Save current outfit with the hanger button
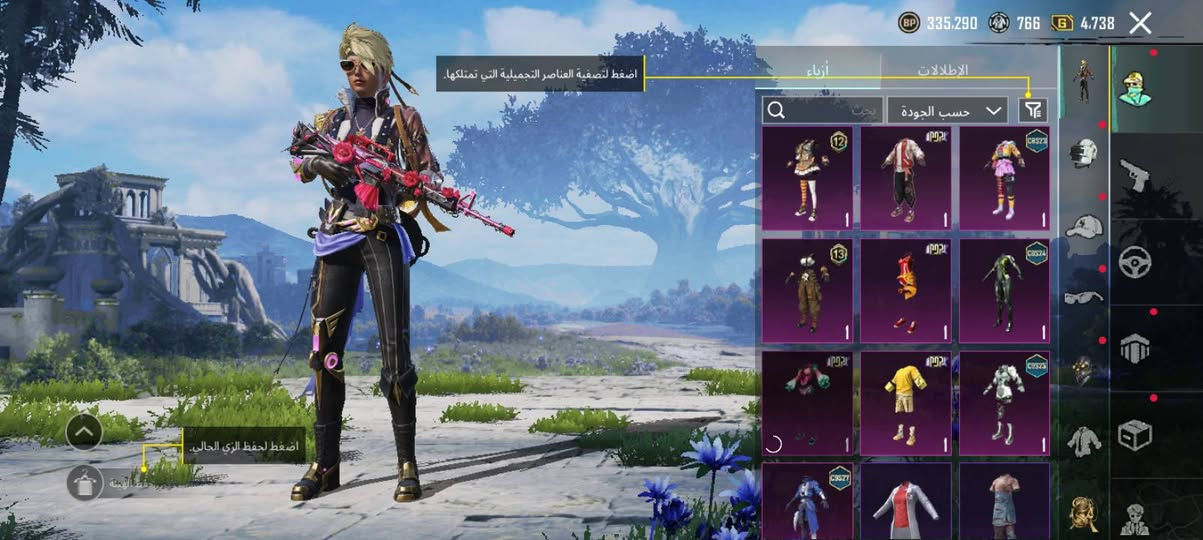 point(84,482)
